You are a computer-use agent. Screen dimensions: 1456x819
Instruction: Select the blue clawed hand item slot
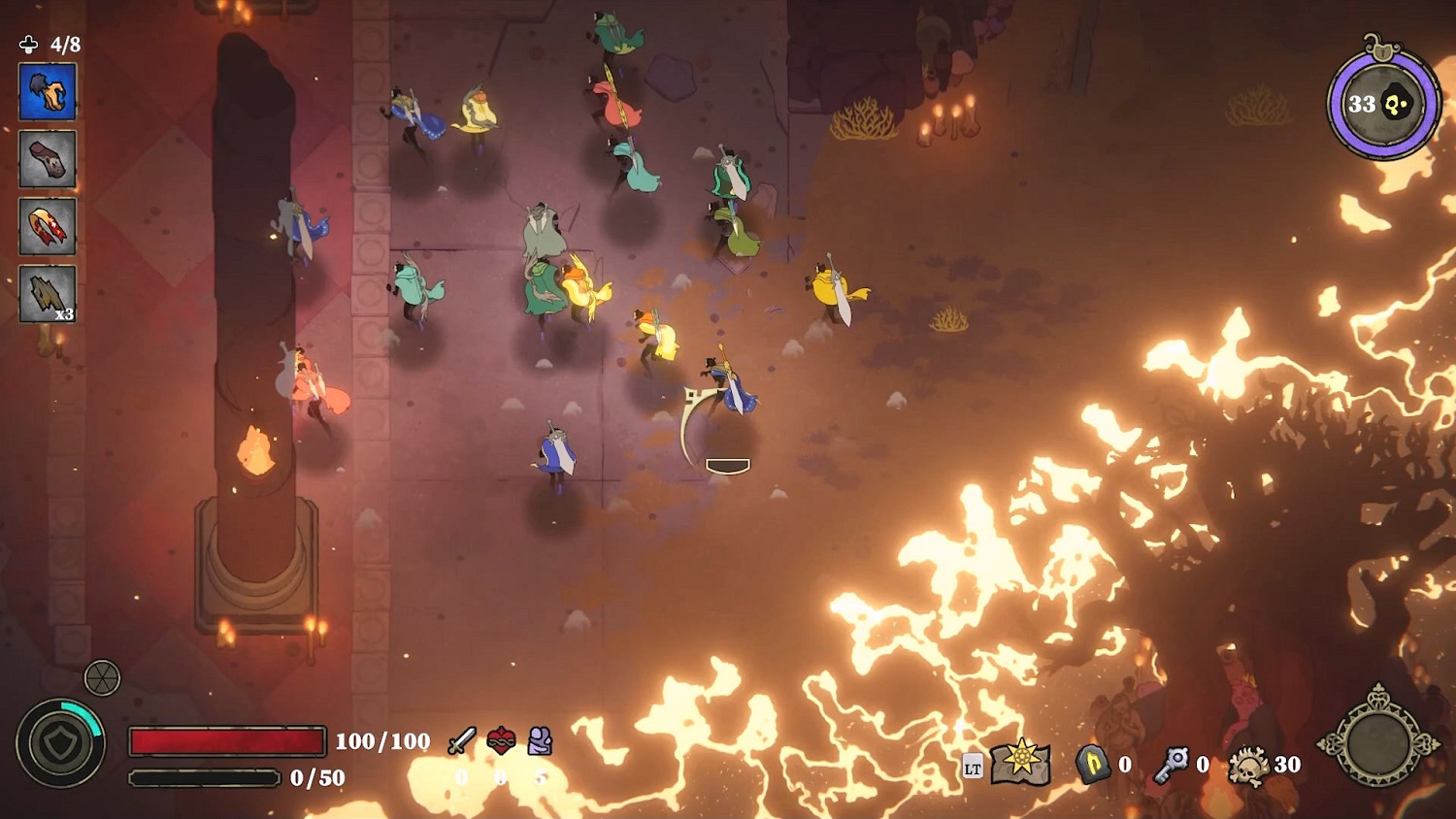coord(48,92)
